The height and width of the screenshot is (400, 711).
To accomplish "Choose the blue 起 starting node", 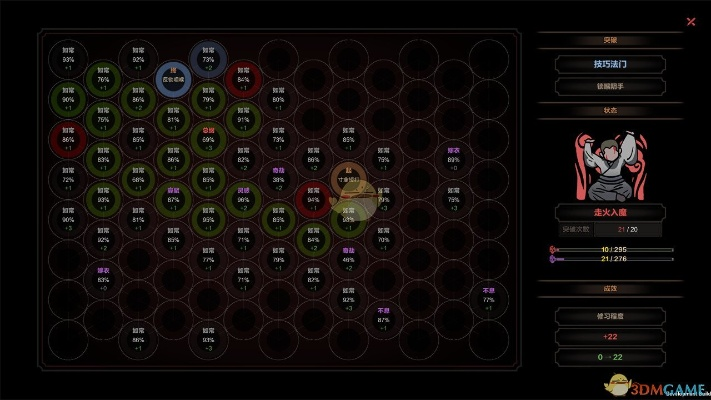I will click(x=173, y=78).
